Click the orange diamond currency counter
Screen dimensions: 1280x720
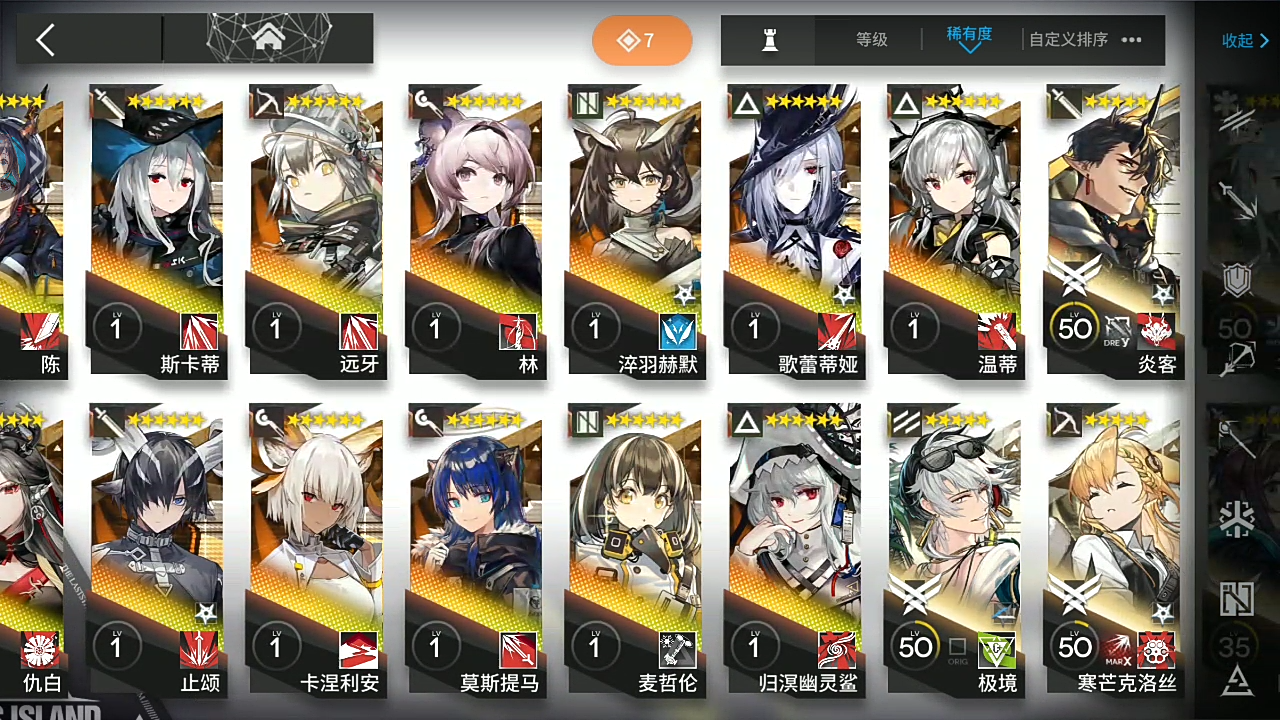click(x=641, y=40)
